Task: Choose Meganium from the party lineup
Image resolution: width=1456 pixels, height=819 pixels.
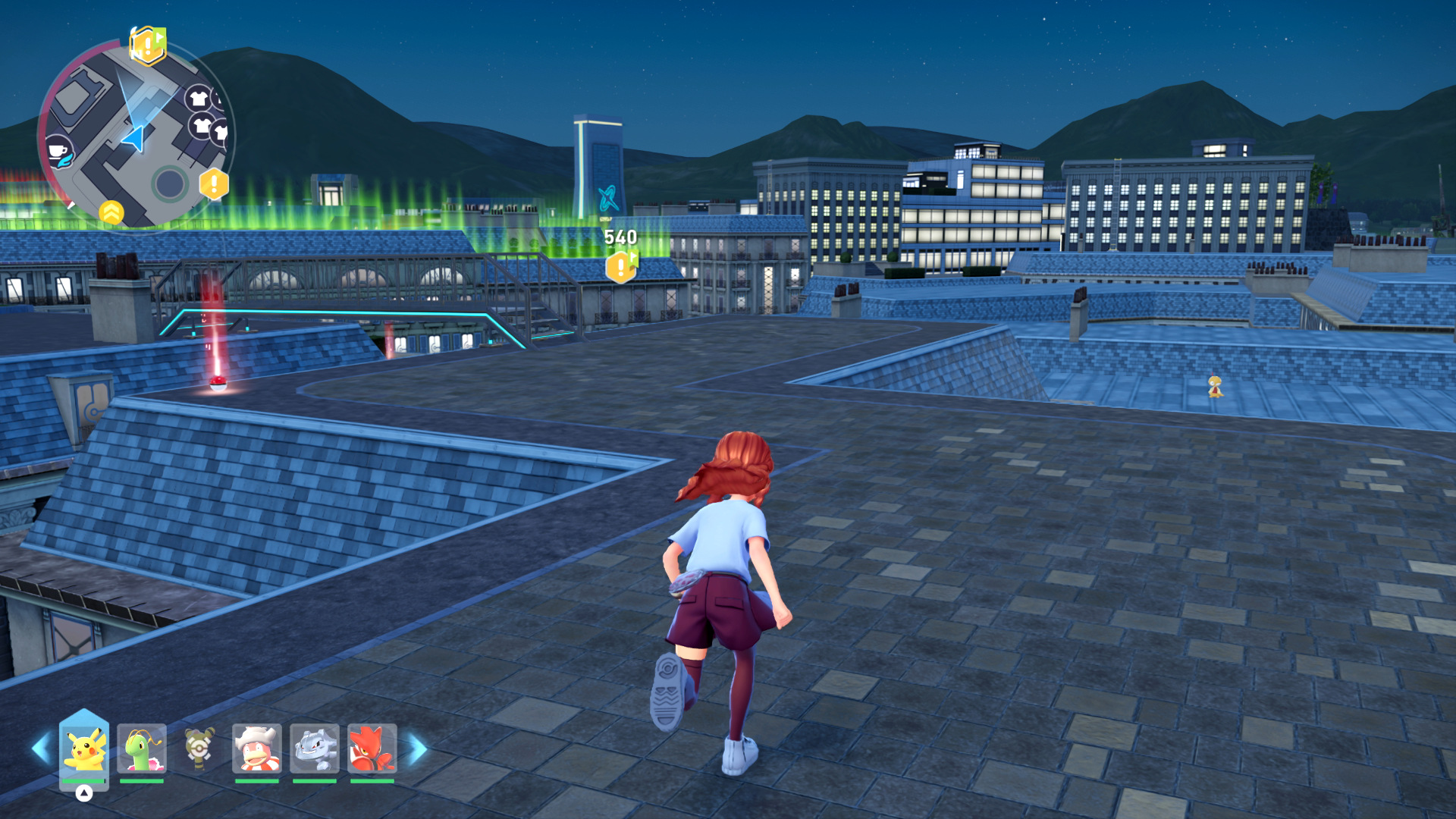Action: tap(142, 748)
